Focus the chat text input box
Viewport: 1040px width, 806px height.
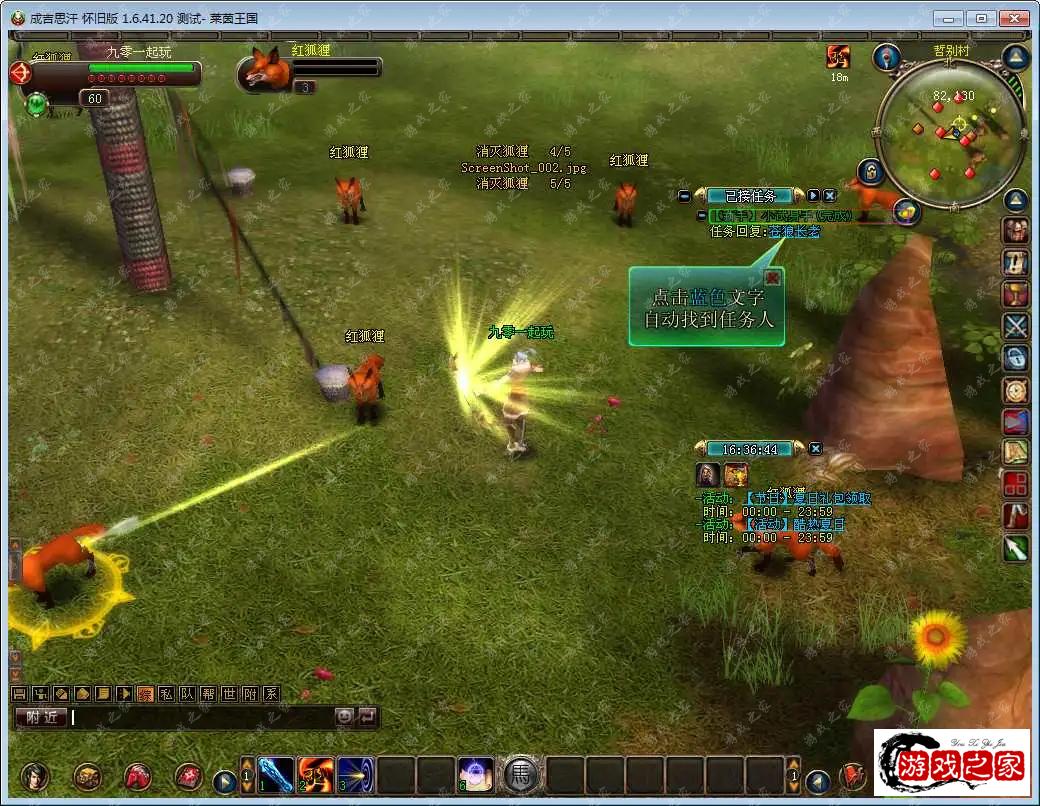click(x=200, y=716)
